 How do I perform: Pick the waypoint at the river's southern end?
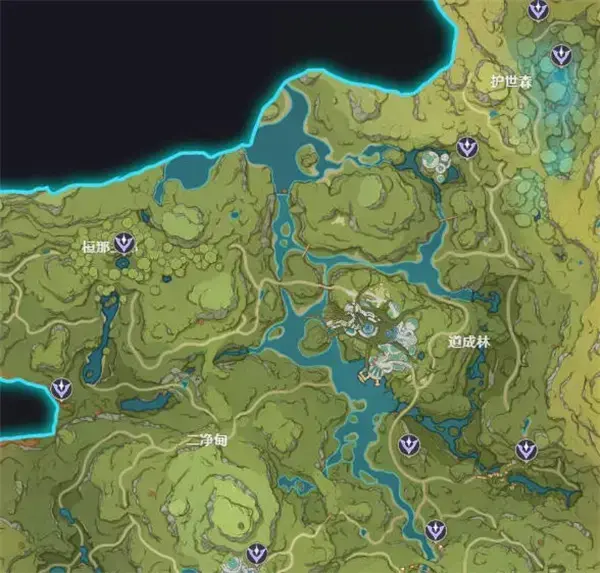[x=434, y=530]
